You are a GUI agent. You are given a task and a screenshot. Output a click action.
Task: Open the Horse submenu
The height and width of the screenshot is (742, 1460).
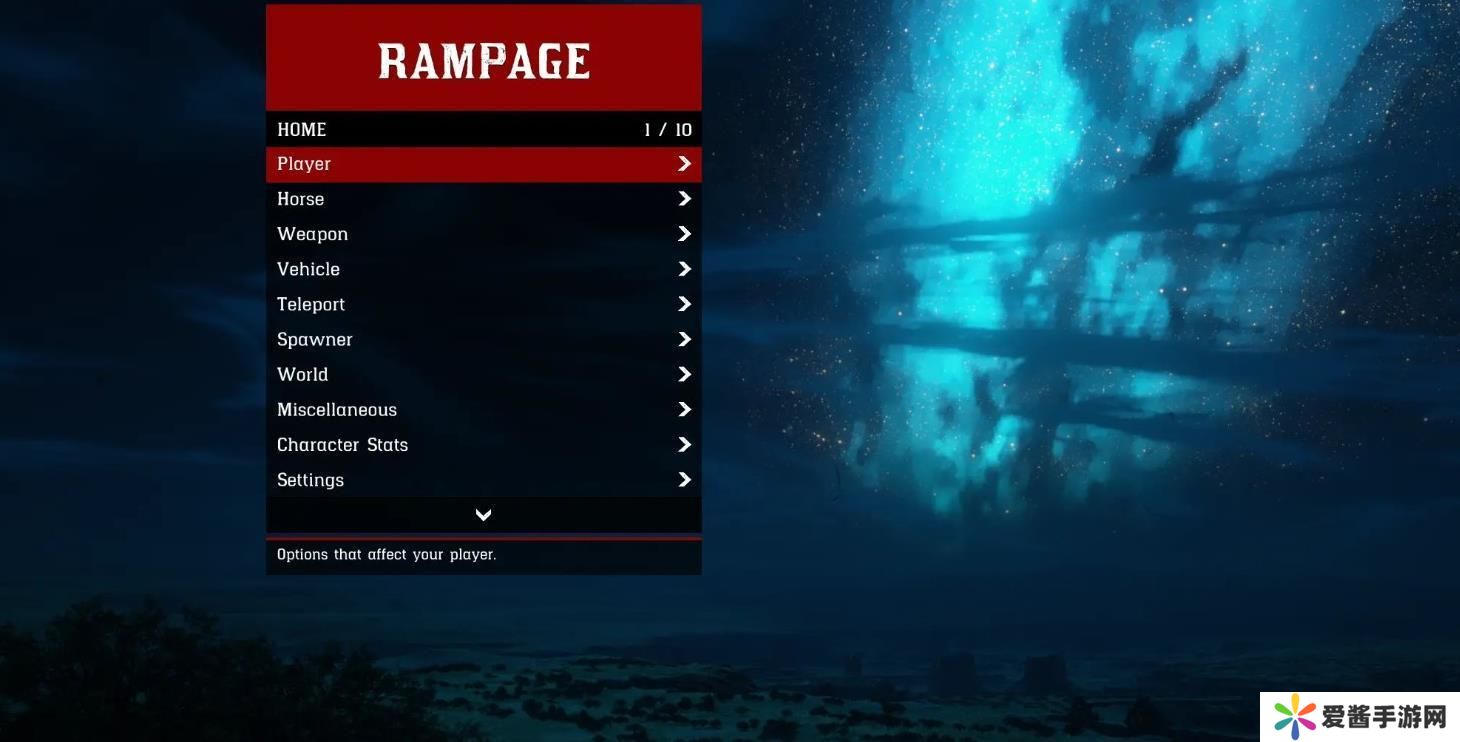(x=483, y=199)
